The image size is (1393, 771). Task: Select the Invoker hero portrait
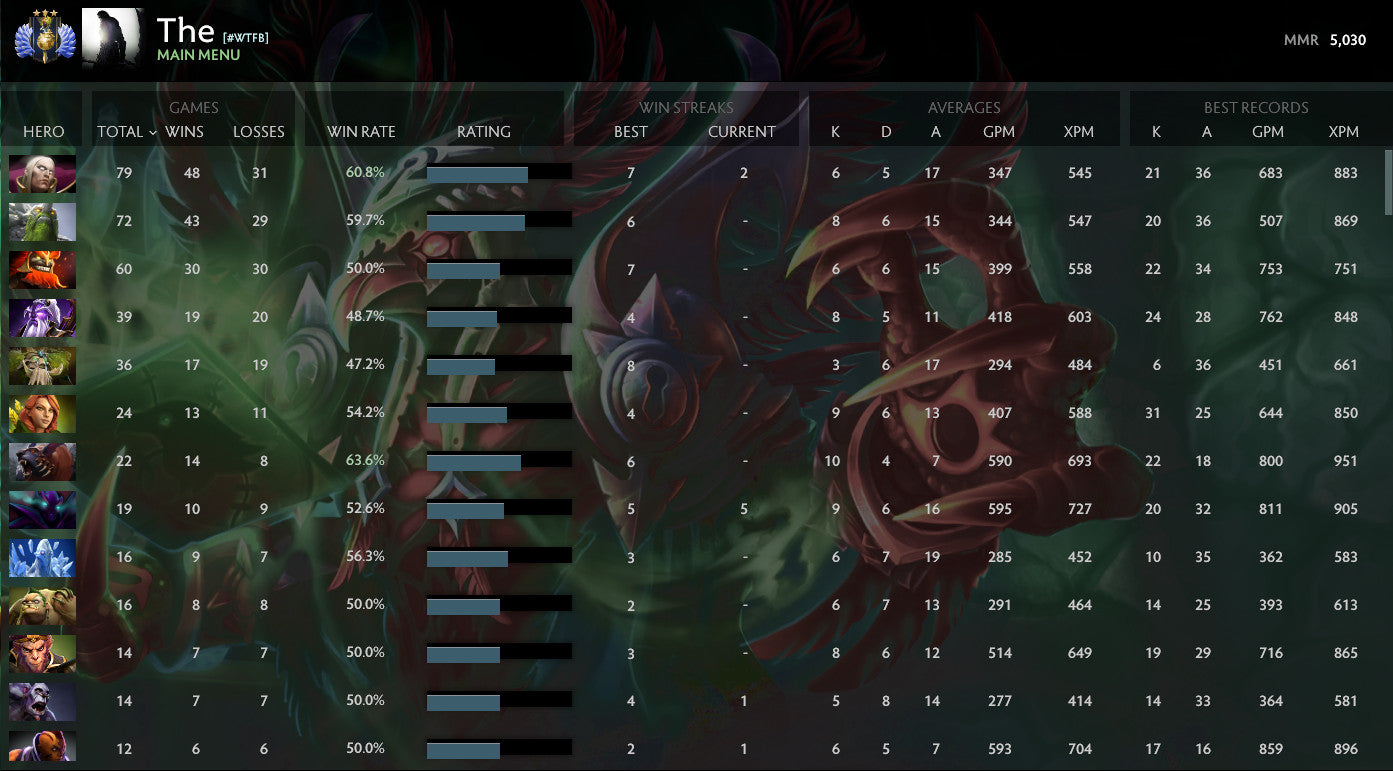pyautogui.click(x=41, y=173)
